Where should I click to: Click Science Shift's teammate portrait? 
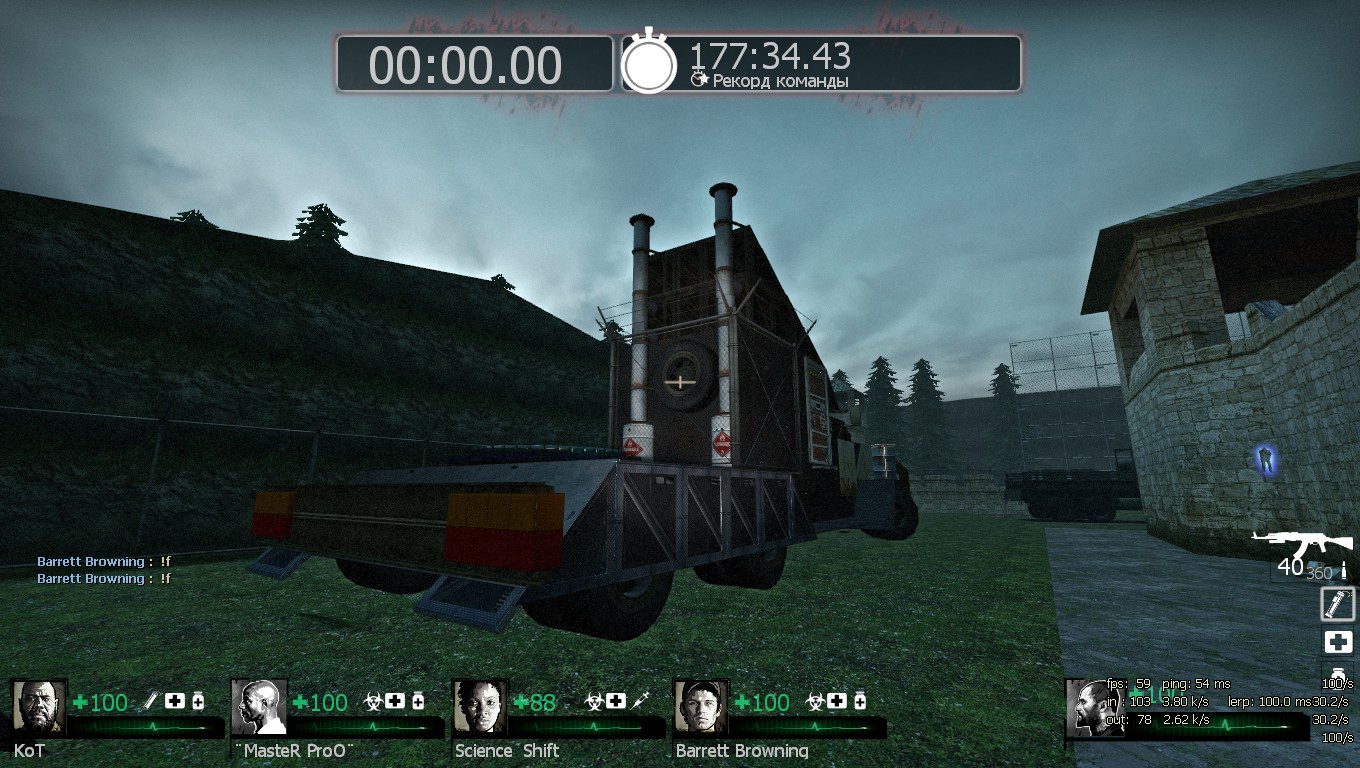pos(480,707)
